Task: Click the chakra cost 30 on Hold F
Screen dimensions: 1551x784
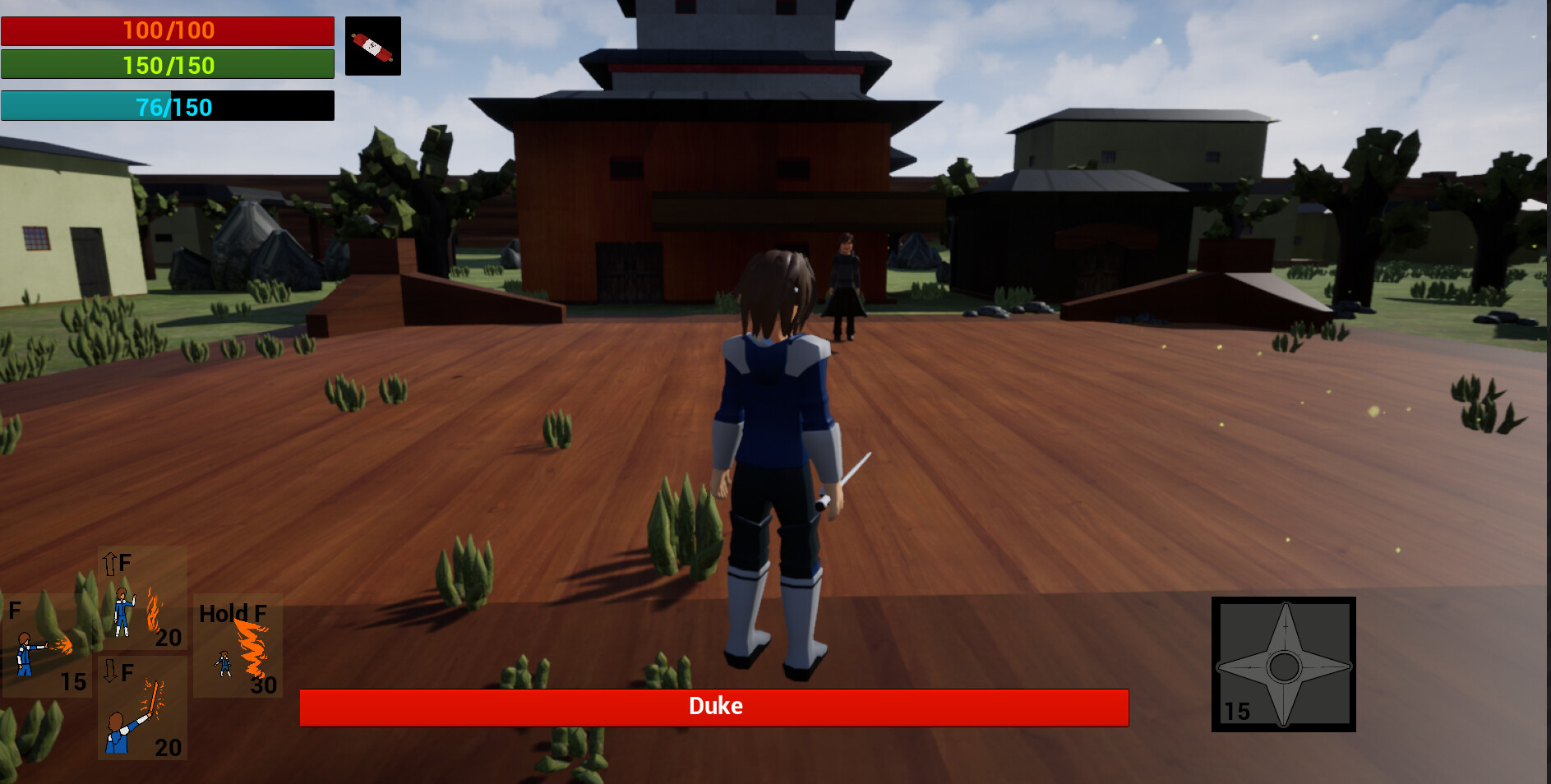Action: pos(263,685)
